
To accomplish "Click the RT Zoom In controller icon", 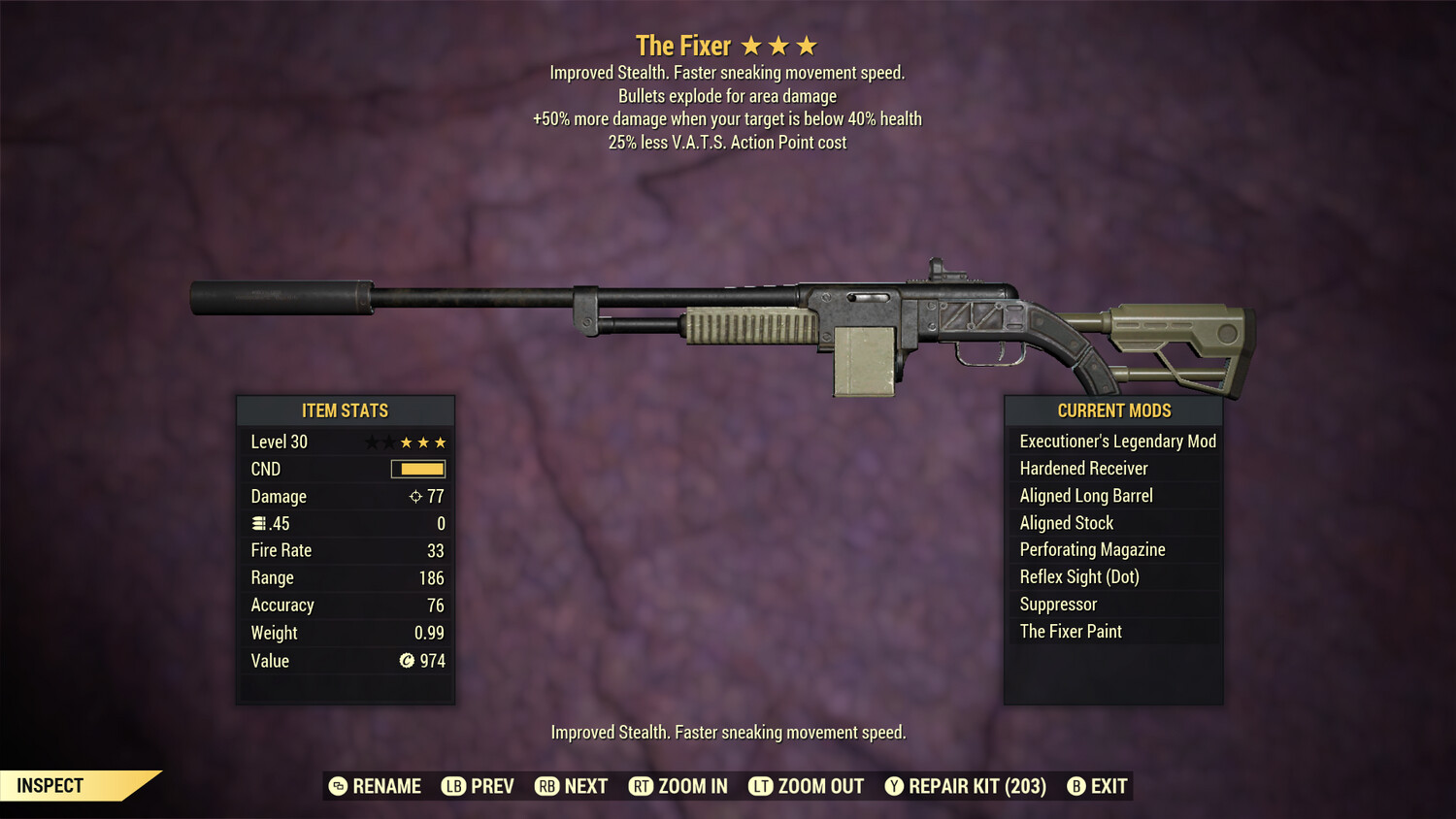I will pyautogui.click(x=641, y=786).
